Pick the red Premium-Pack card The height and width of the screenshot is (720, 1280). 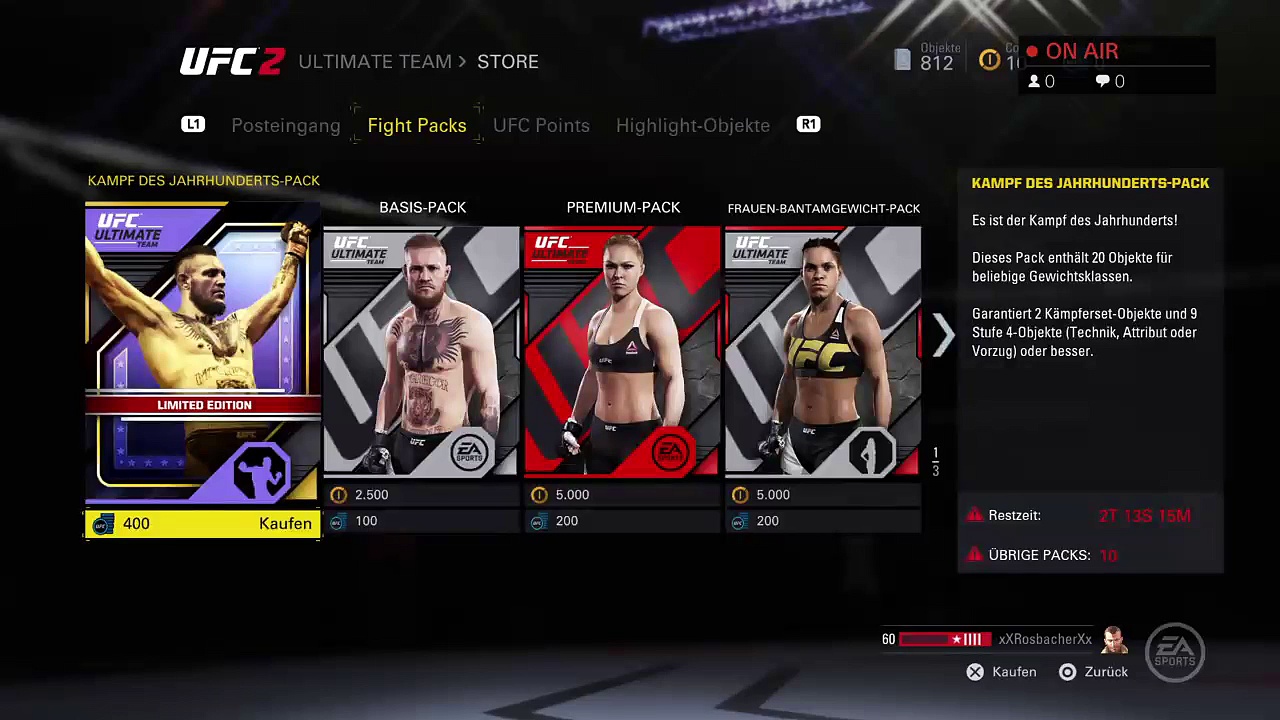click(x=622, y=350)
